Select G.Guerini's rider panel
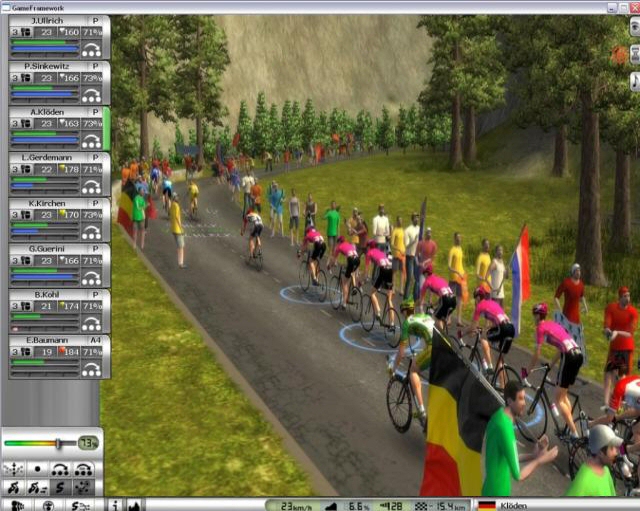This screenshot has height=511, width=640. coord(55,249)
